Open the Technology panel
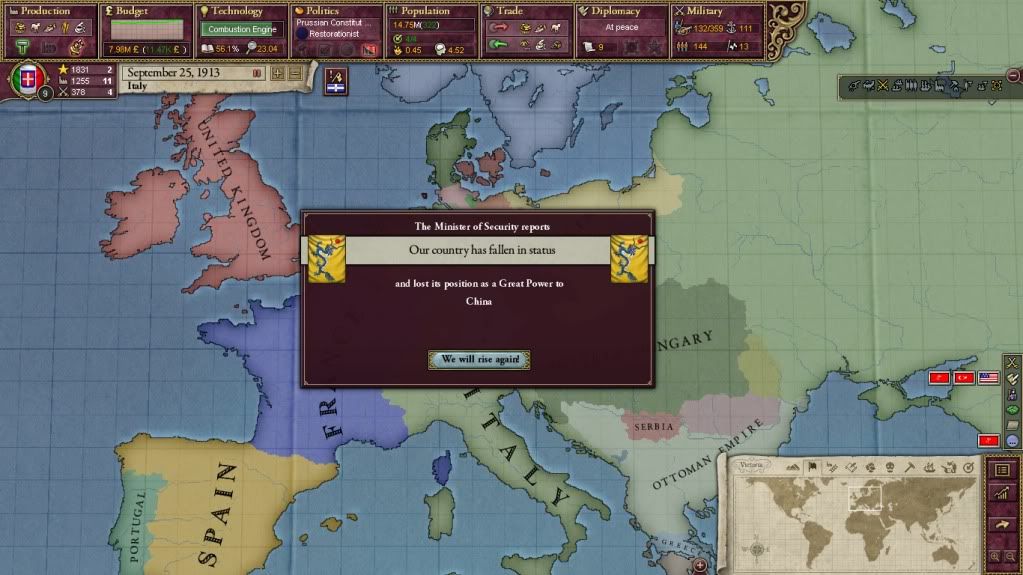The image size is (1023, 575). click(238, 12)
